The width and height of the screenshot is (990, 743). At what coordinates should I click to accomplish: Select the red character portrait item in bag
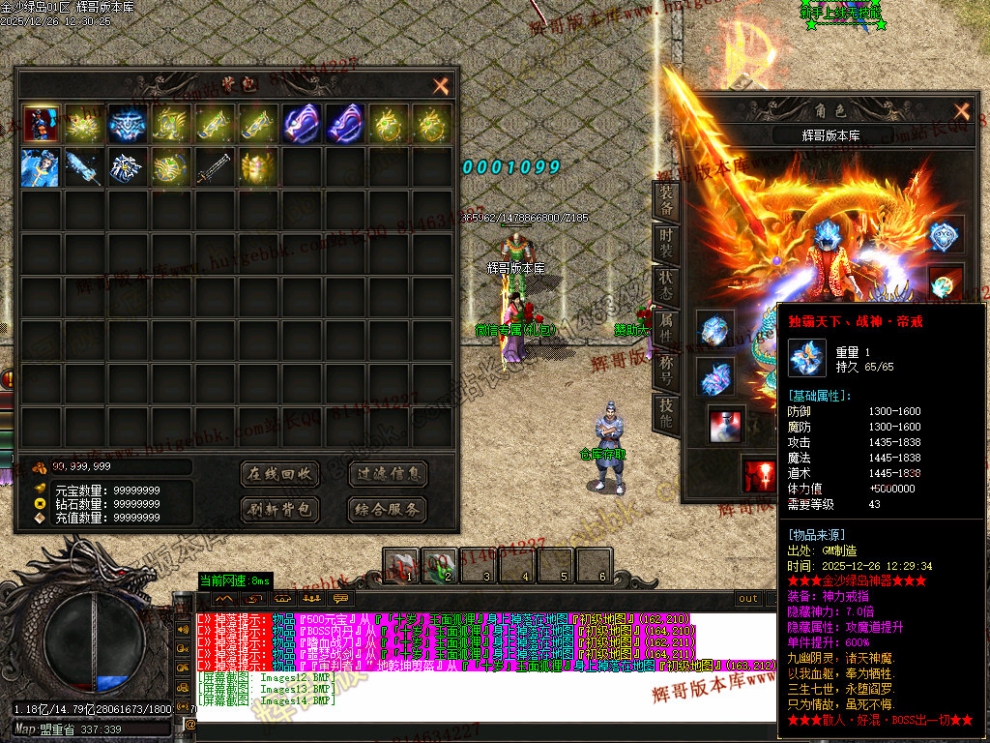click(x=40, y=124)
